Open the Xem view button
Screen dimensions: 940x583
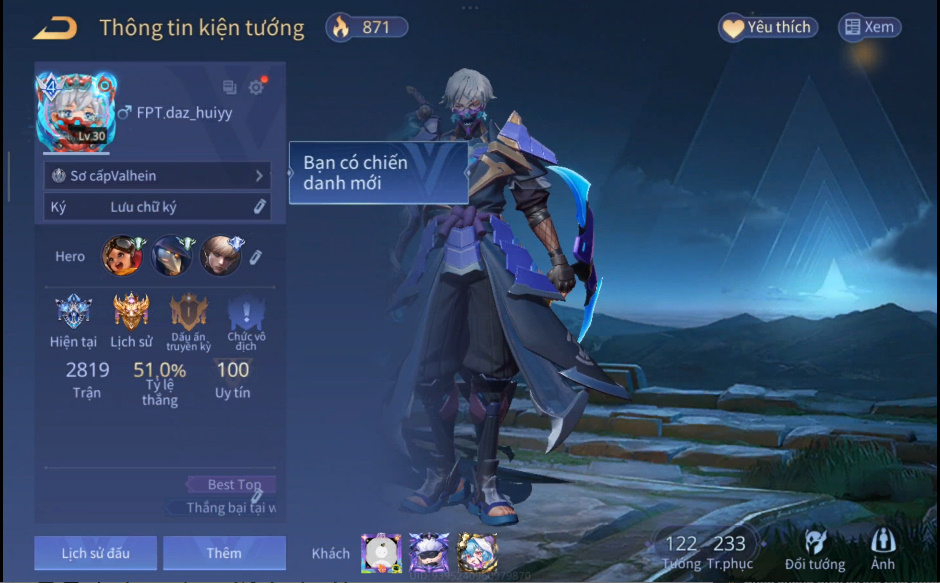pyautogui.click(x=868, y=28)
